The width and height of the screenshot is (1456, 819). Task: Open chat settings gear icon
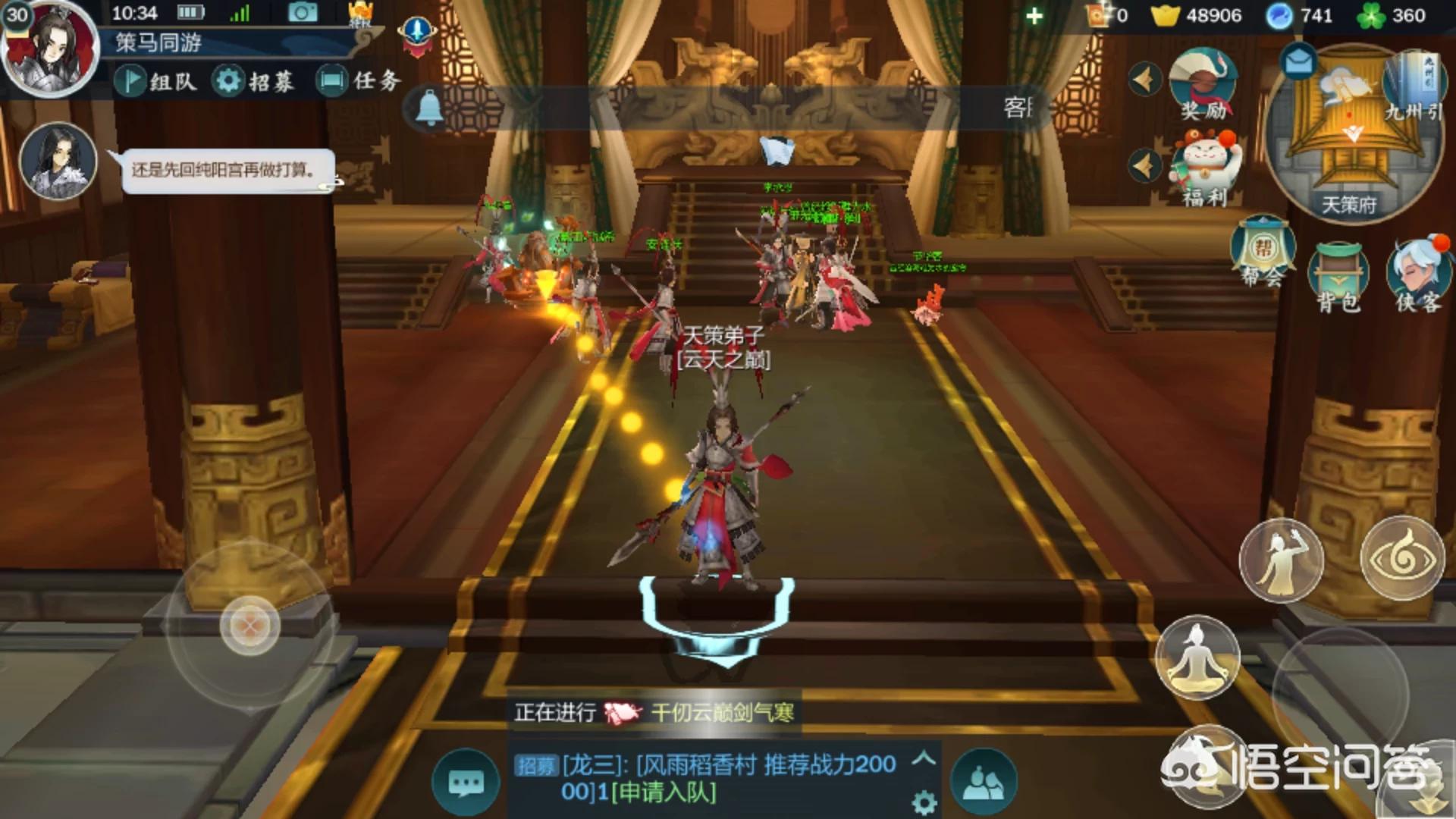click(x=924, y=802)
